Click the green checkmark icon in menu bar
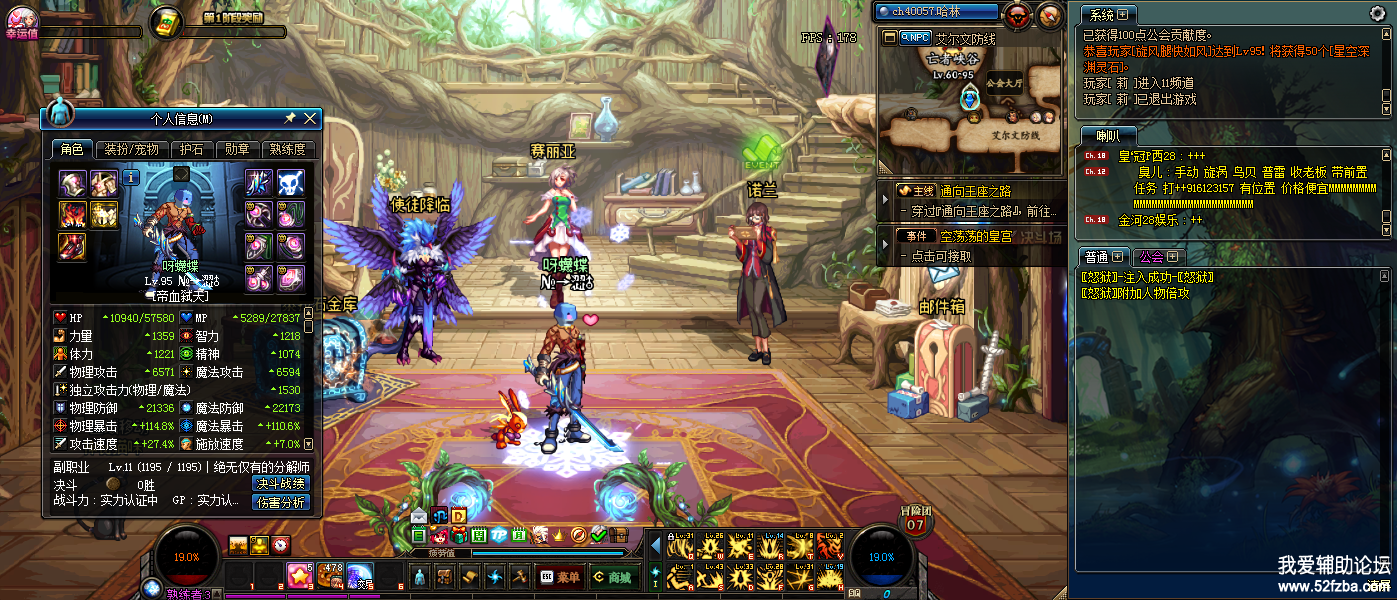 coord(598,535)
